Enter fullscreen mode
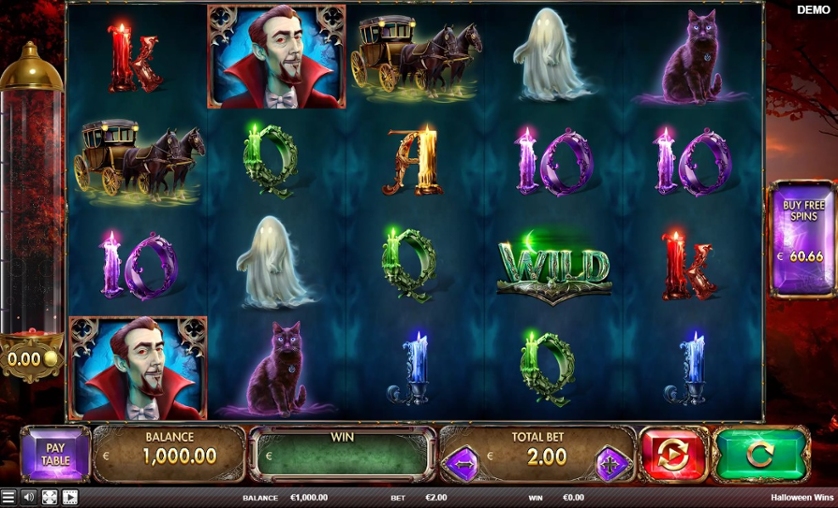This screenshot has height=508, width=838. click(49, 497)
